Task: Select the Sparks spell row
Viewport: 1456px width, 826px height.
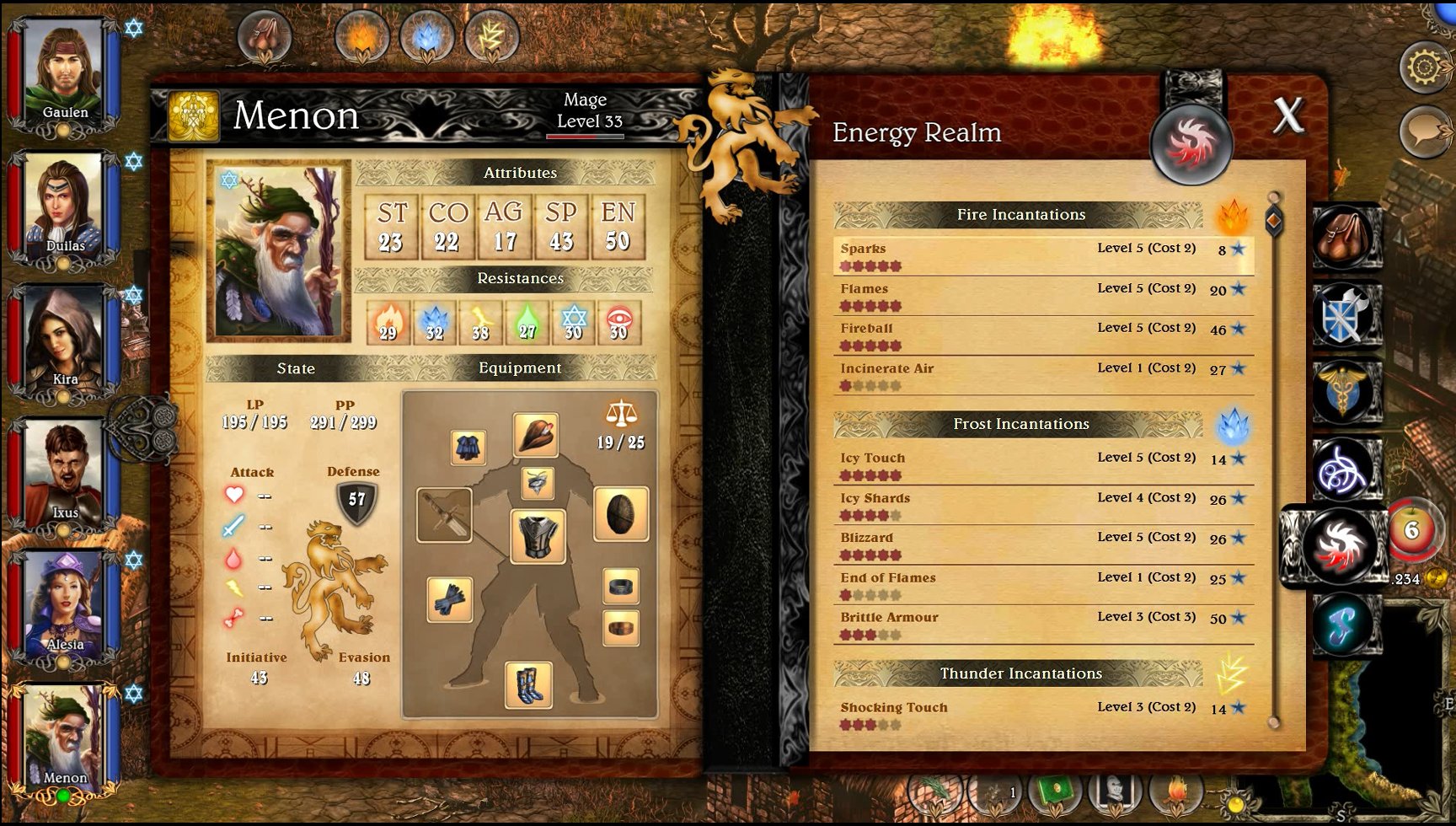Action: pos(1043,256)
